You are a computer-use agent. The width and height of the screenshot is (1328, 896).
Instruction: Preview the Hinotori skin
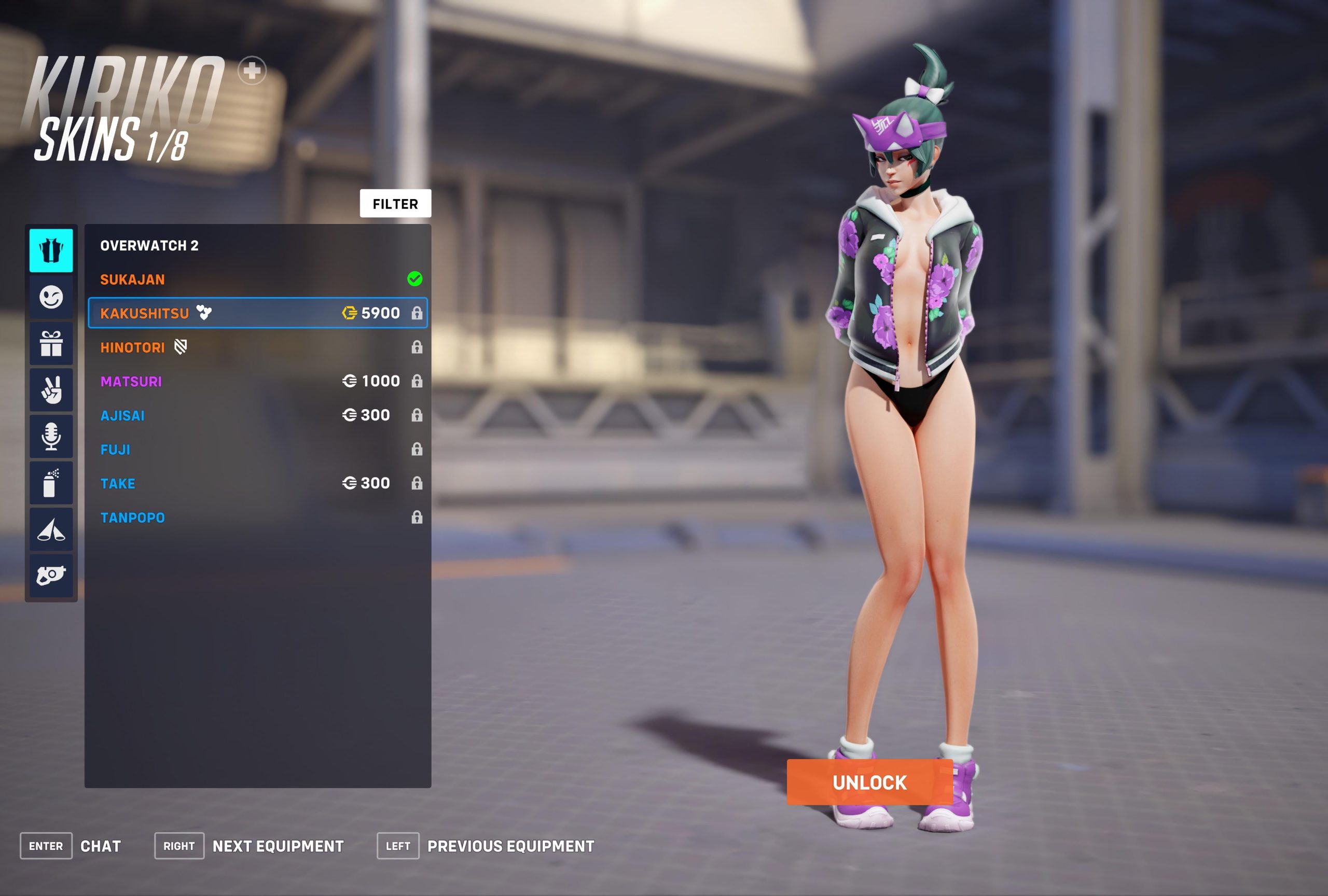(257, 347)
